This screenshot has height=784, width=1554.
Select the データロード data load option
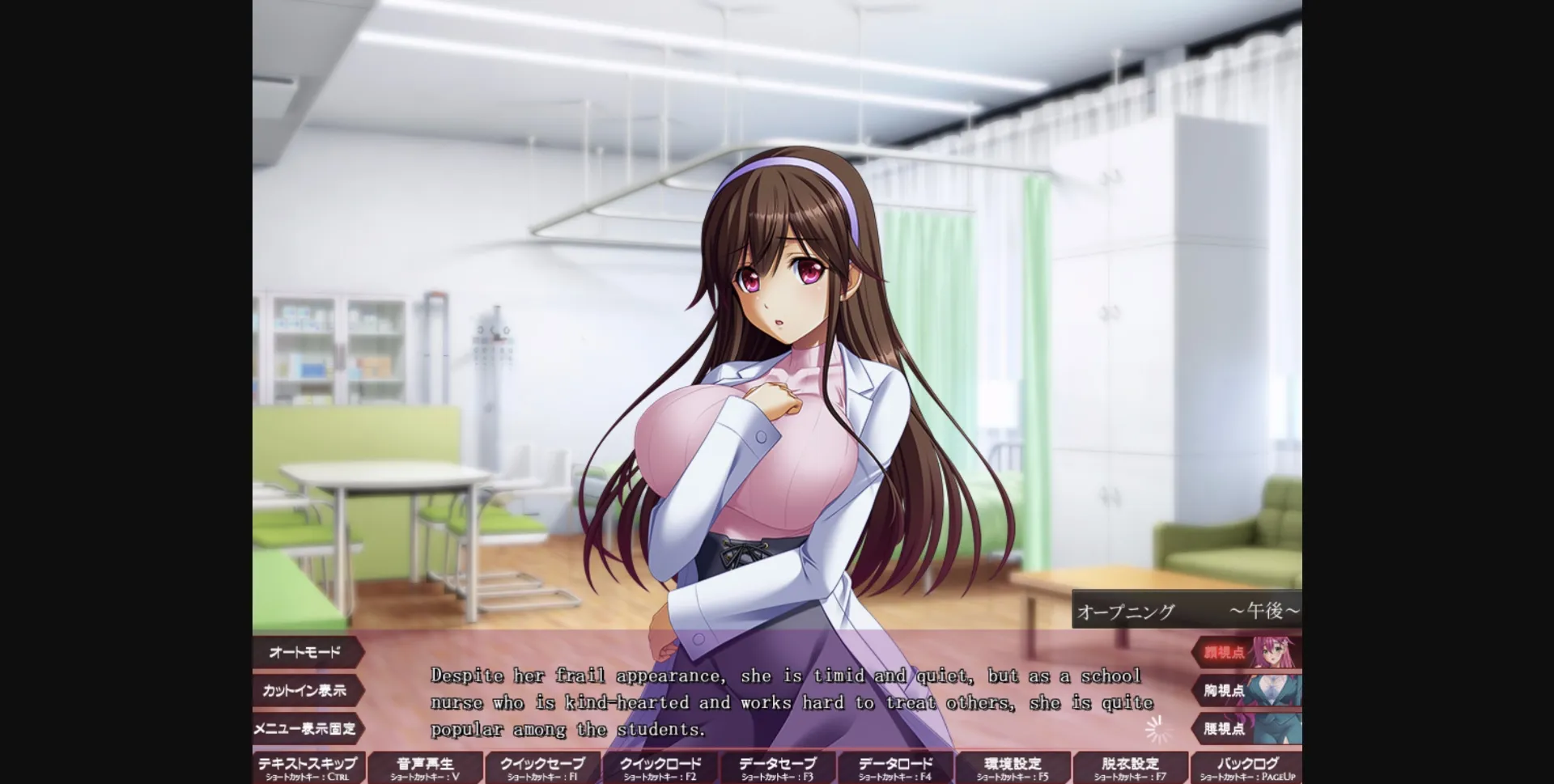[894, 765]
